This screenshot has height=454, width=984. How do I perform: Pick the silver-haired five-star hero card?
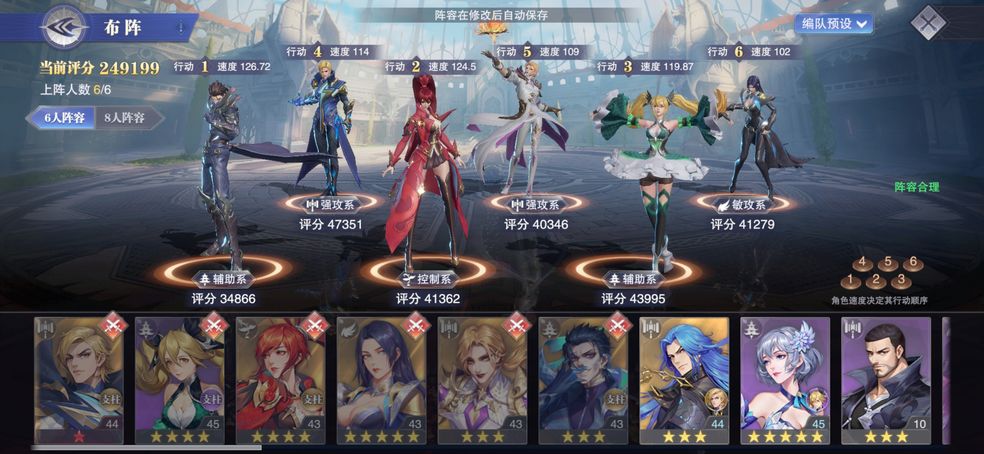785,373
